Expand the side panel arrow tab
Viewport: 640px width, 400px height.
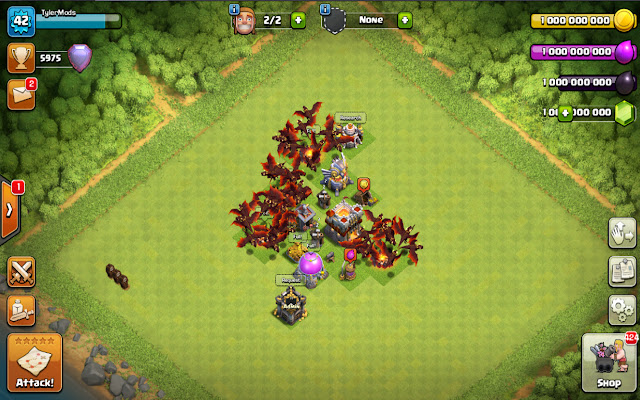[x=10, y=210]
